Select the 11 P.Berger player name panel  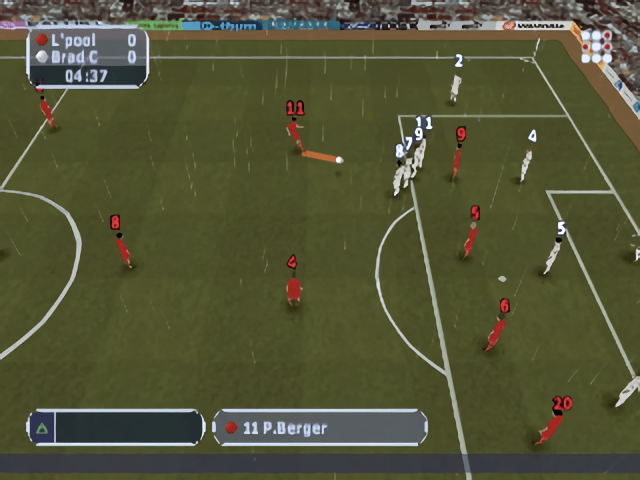320,427
